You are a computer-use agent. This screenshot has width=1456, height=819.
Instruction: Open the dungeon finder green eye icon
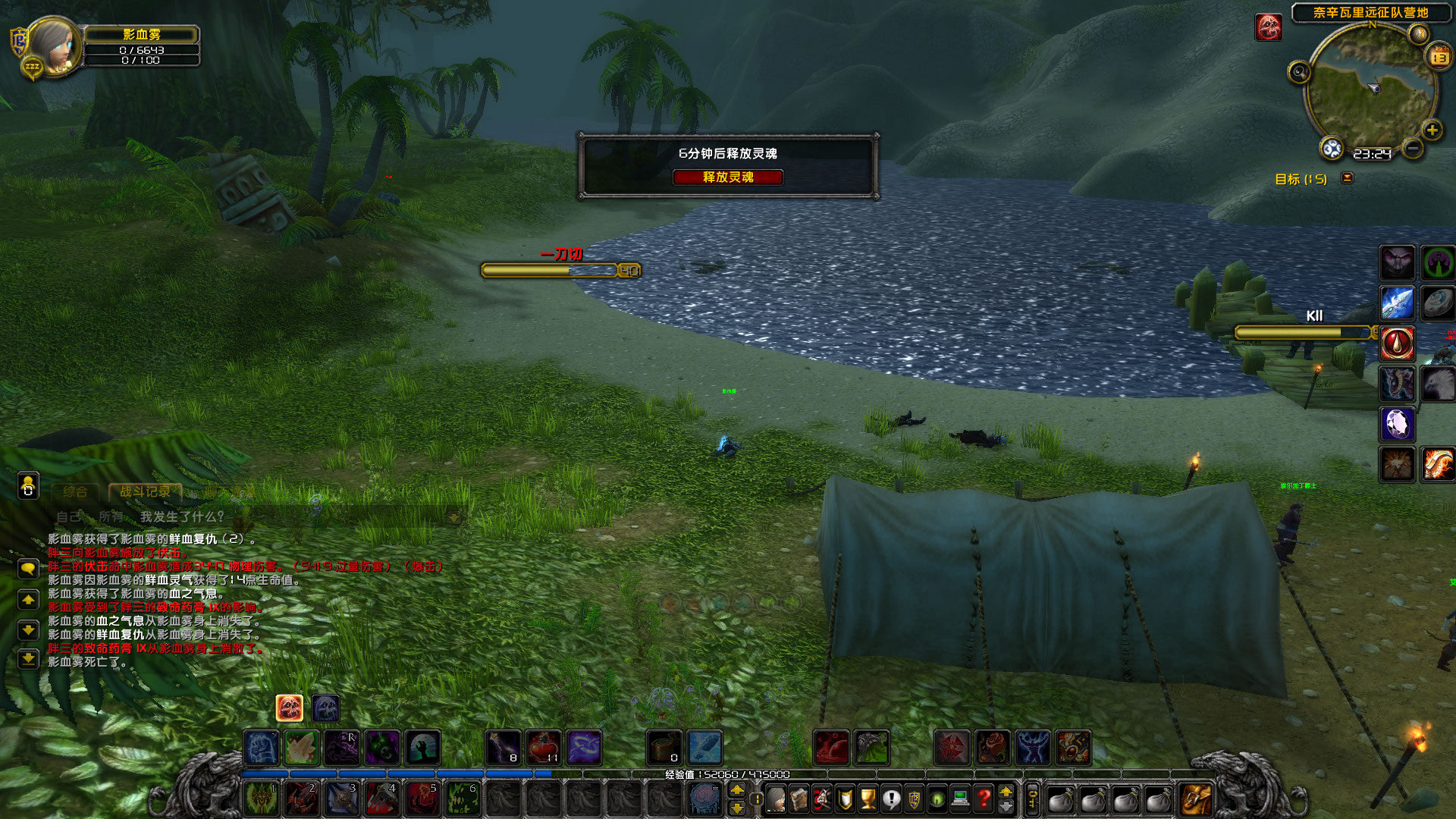click(938, 800)
